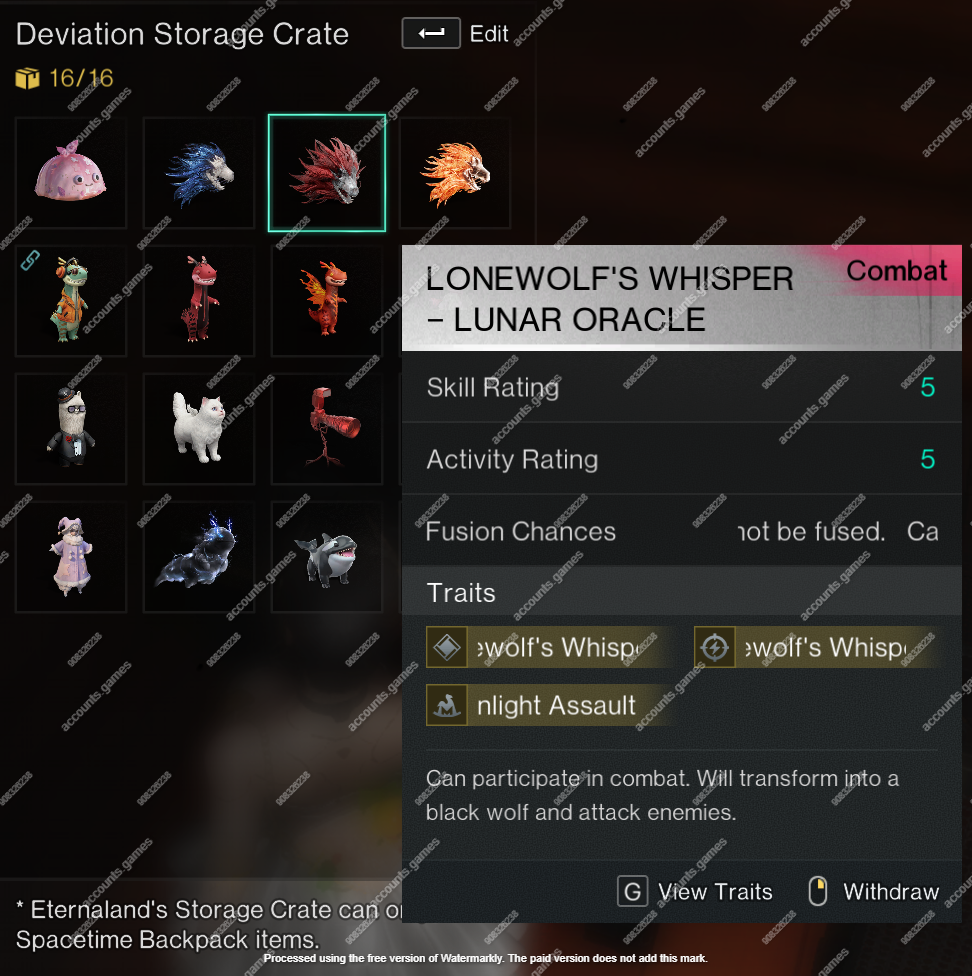Screen dimensions: 972x976
Task: Select the red Lonewolf's Whisper slot
Action: coord(327,173)
